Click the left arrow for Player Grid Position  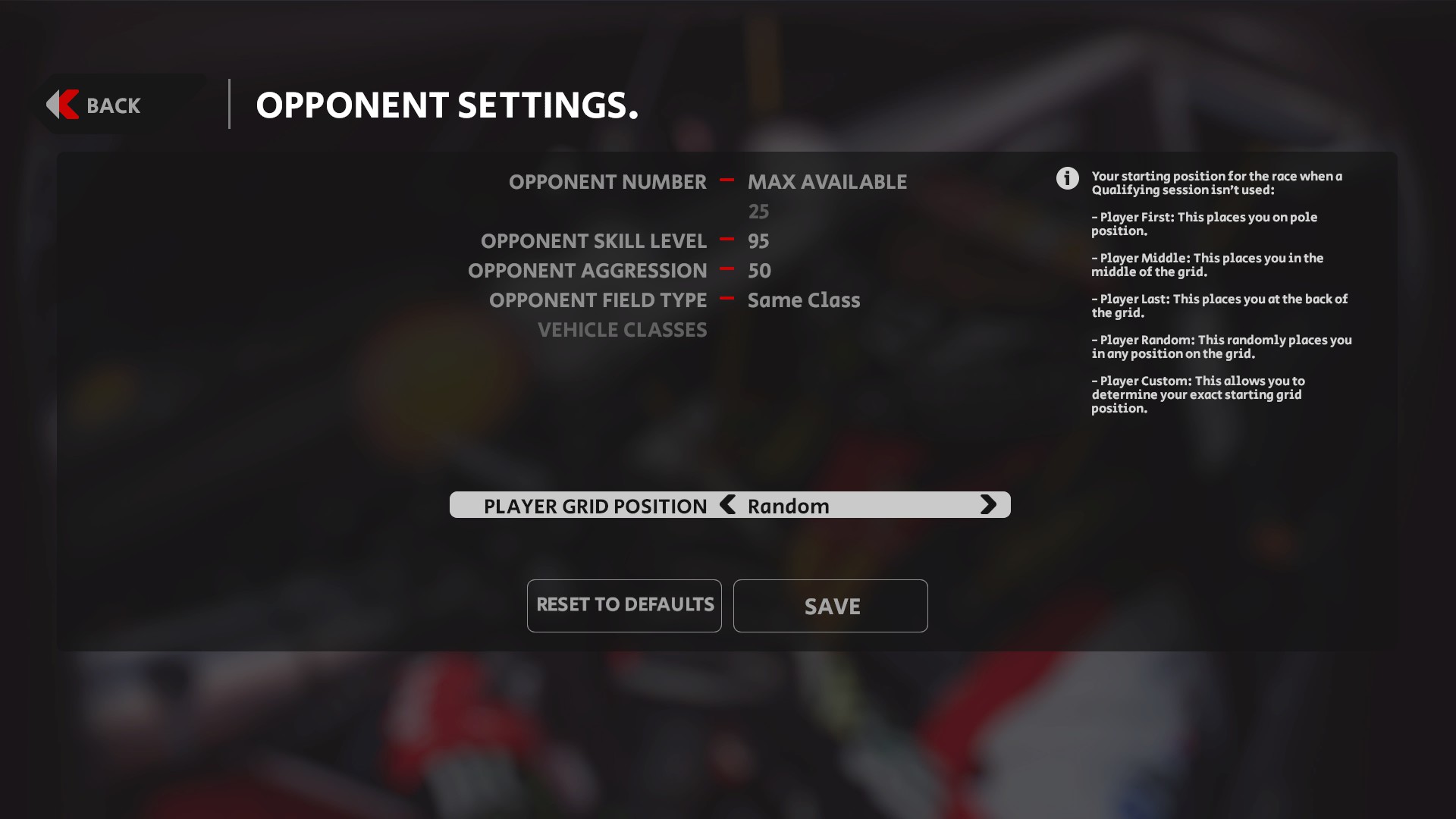[728, 505]
